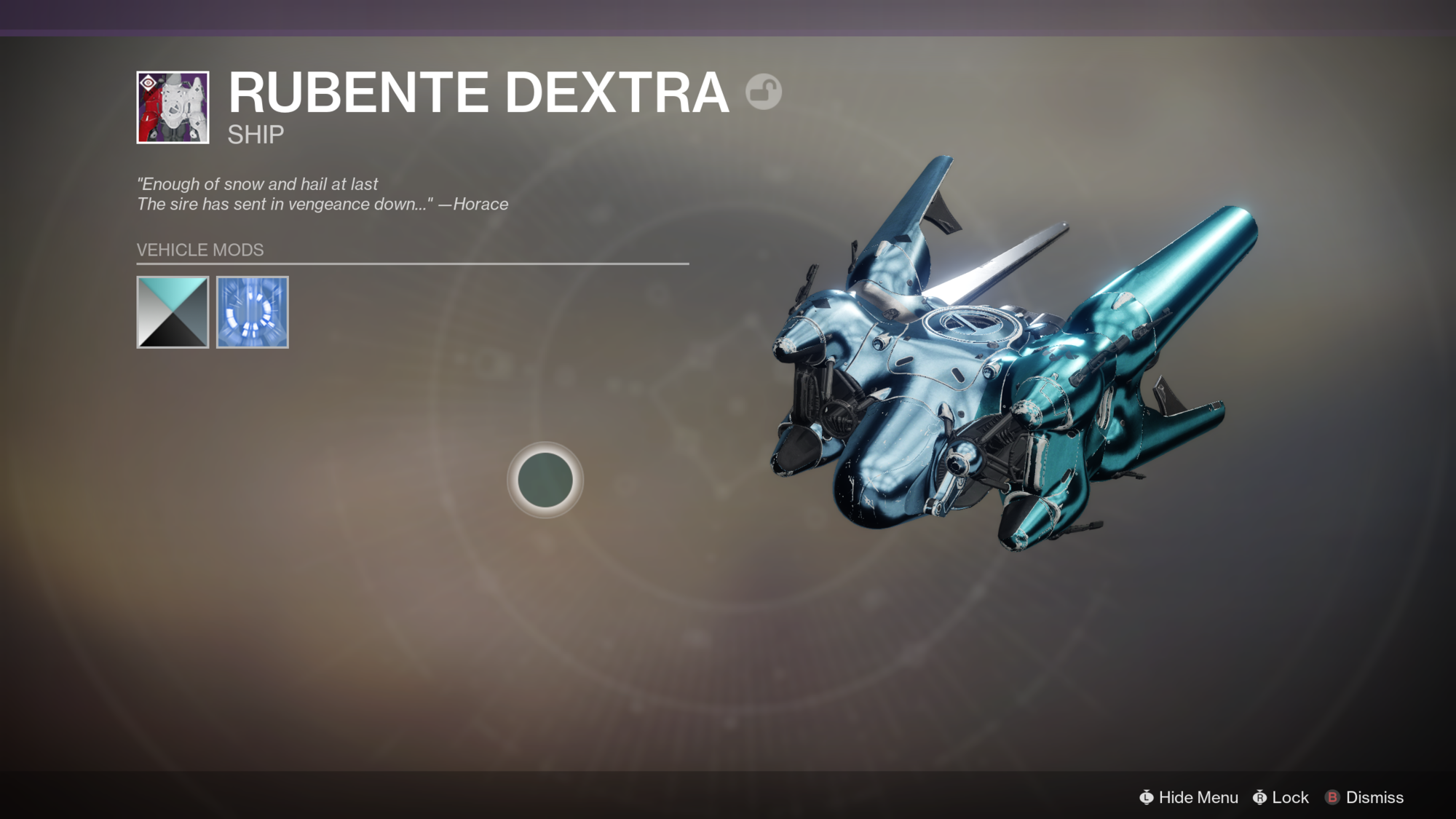
Task: Click the Rubente Dextra ship thumbnail
Action: 173,108
